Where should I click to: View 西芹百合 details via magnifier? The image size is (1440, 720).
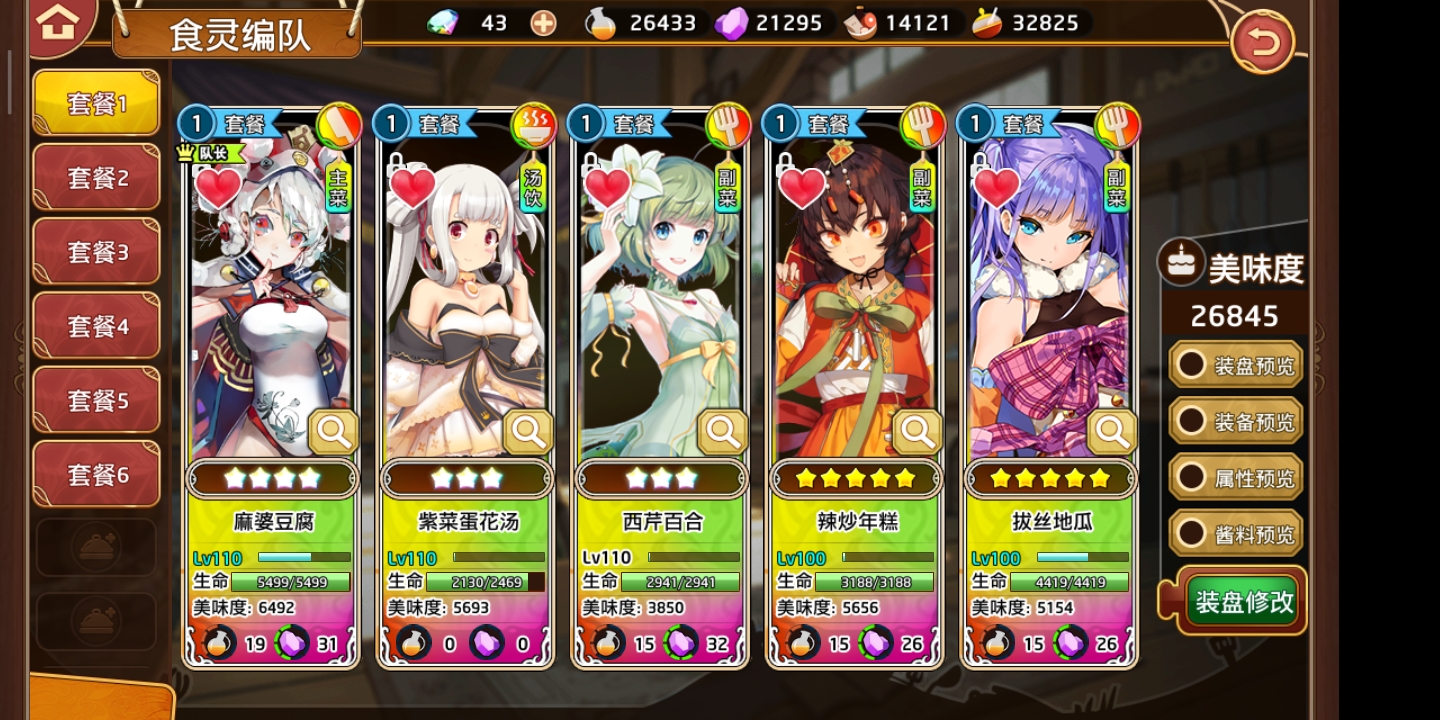[722, 432]
